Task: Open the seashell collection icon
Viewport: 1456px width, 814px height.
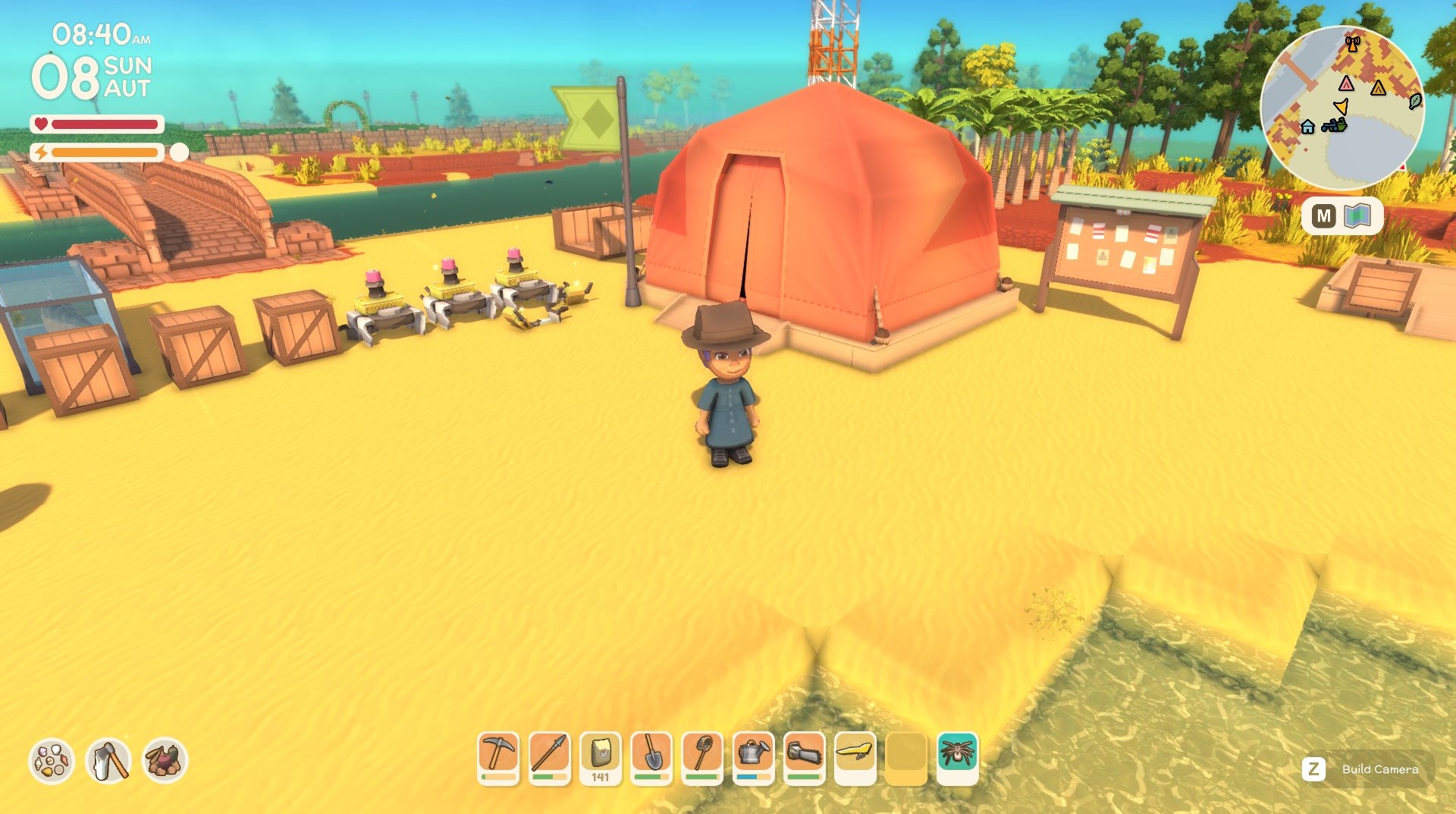Action: click(52, 760)
